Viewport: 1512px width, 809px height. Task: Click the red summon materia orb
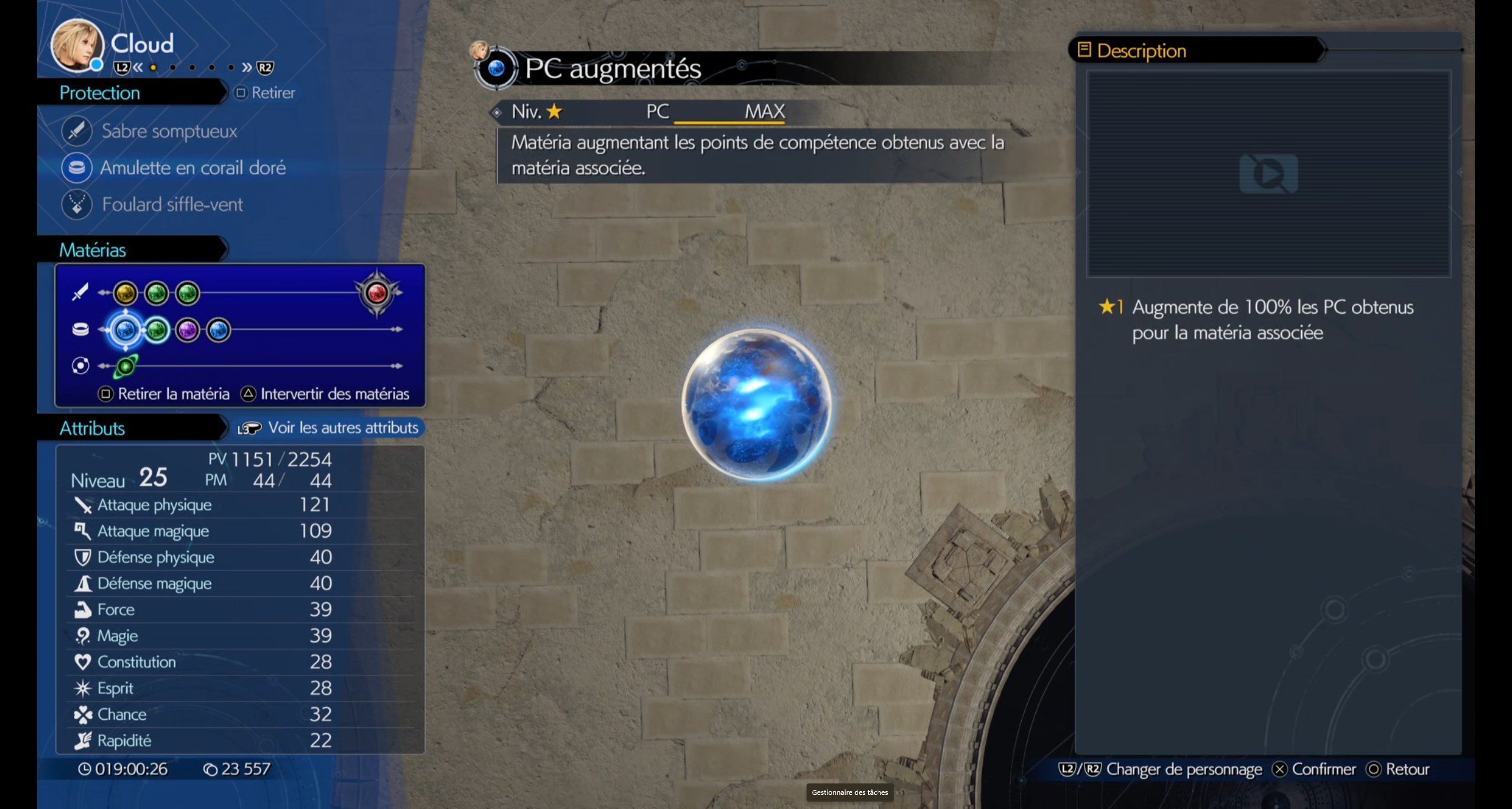(x=376, y=294)
